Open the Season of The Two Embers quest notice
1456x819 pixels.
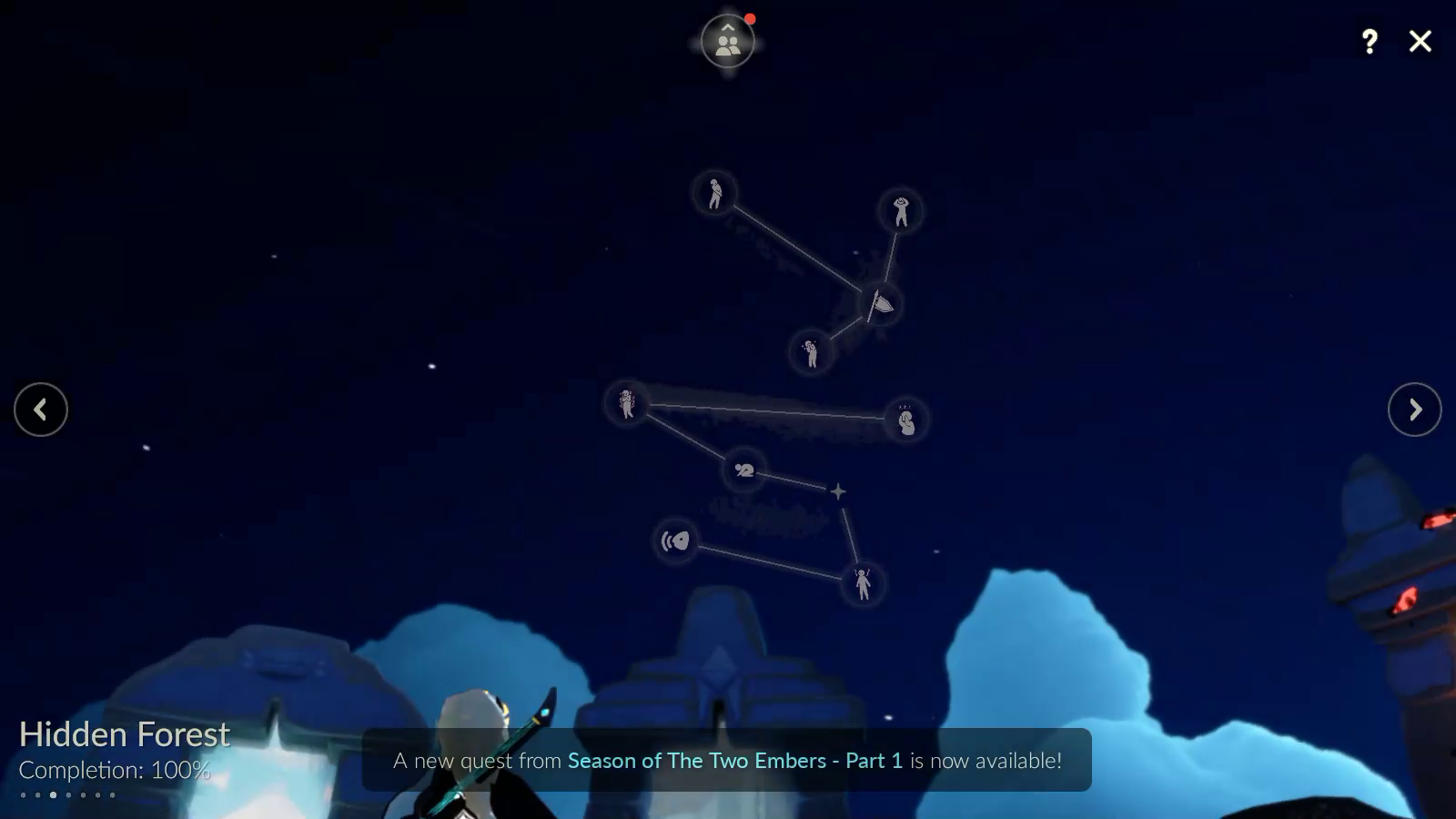pos(727,760)
